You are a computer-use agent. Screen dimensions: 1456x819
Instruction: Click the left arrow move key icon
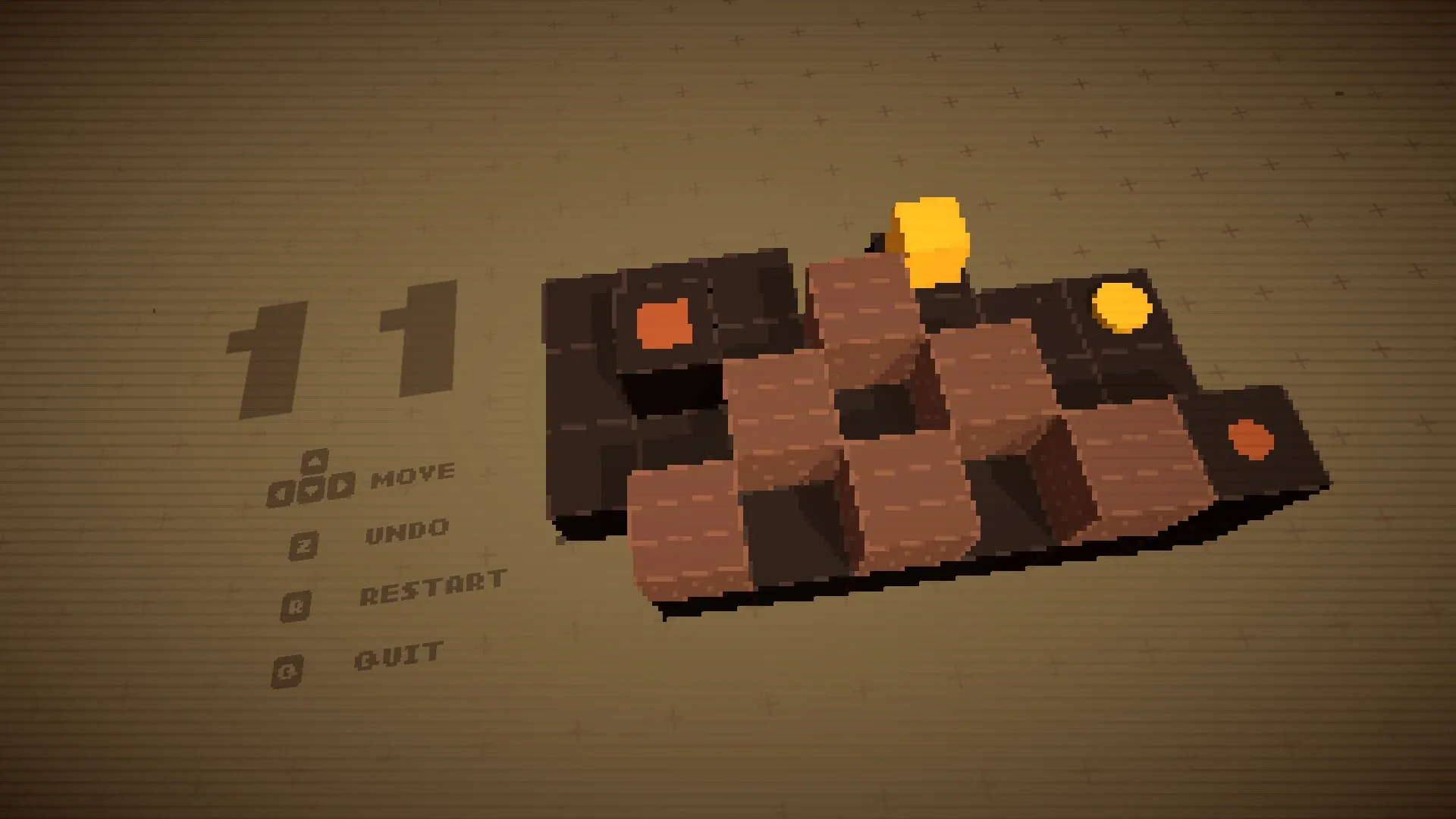pyautogui.click(x=281, y=492)
